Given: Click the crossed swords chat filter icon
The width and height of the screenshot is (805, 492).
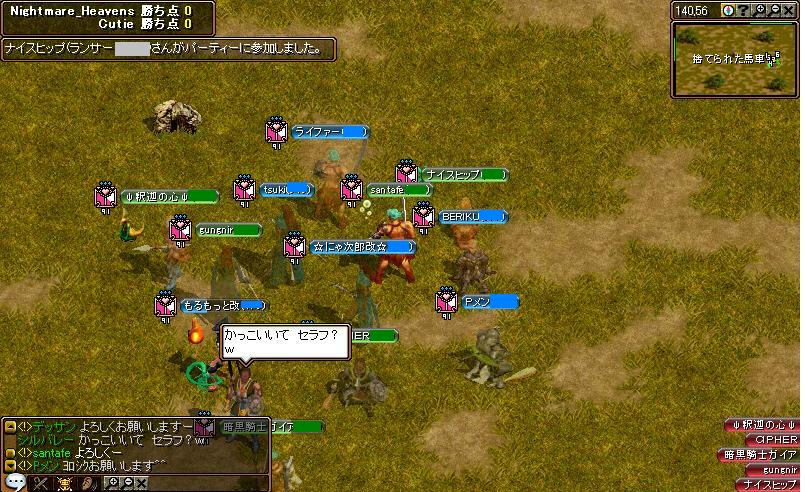Looking at the screenshot, I should coord(41,484).
